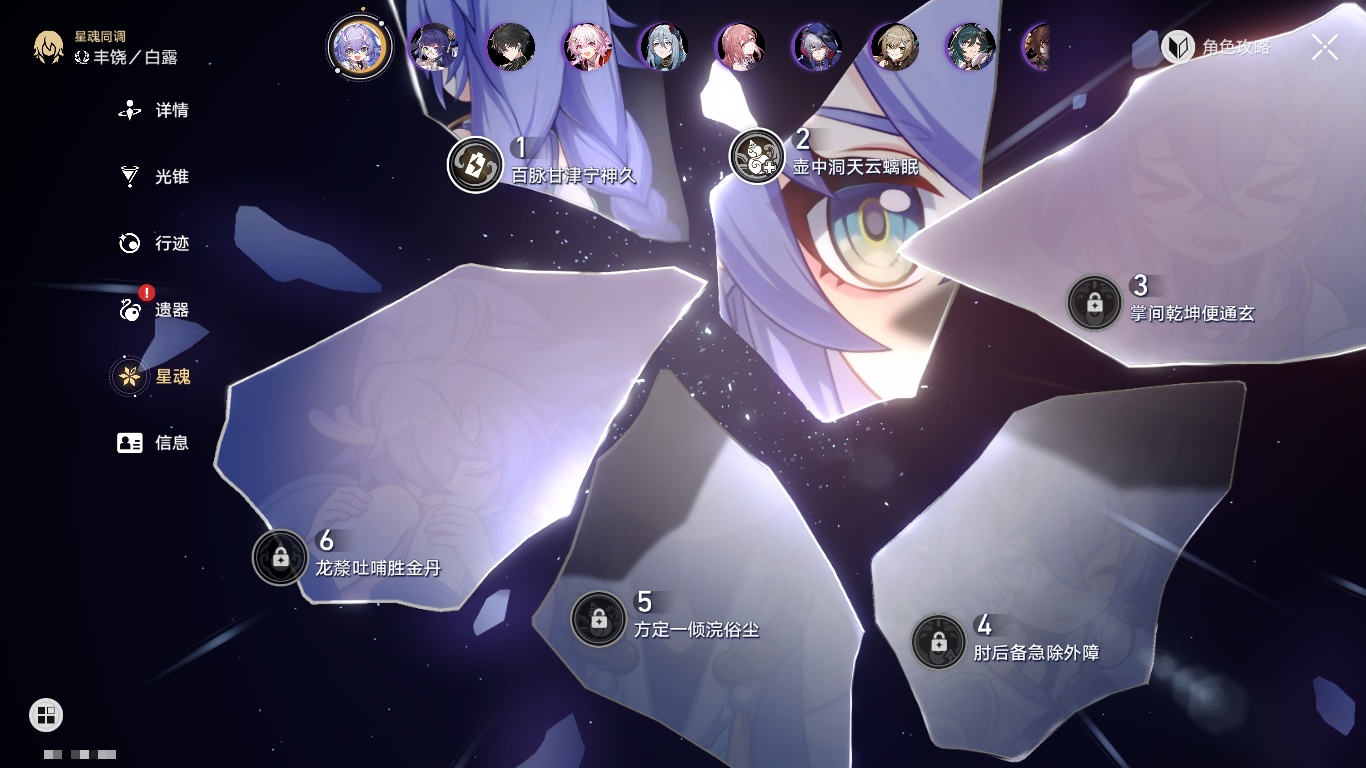Show the 信息 character info tab
Image resolution: width=1366 pixels, height=768 pixels.
[x=155, y=443]
